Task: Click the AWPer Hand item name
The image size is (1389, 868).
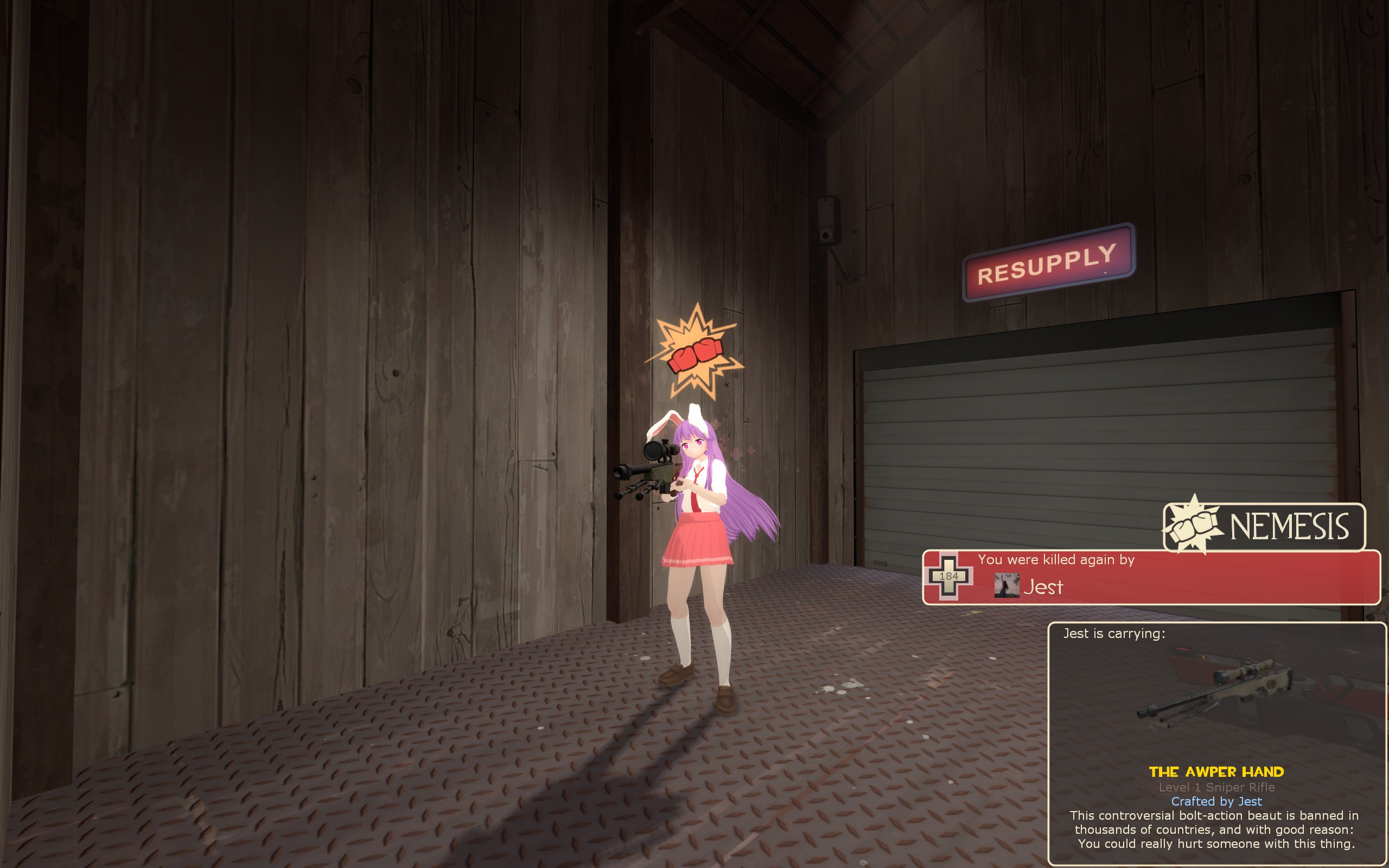Action: pos(1216,771)
